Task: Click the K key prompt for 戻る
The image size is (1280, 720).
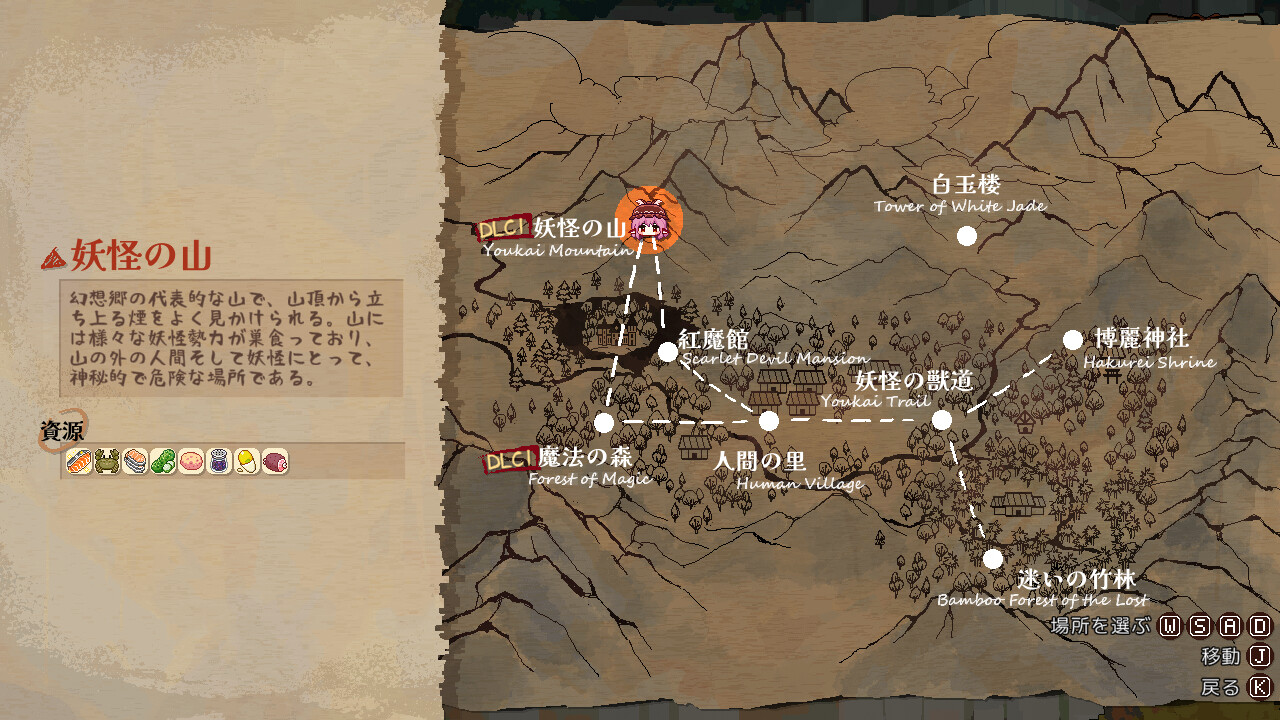Action: coord(1261,686)
